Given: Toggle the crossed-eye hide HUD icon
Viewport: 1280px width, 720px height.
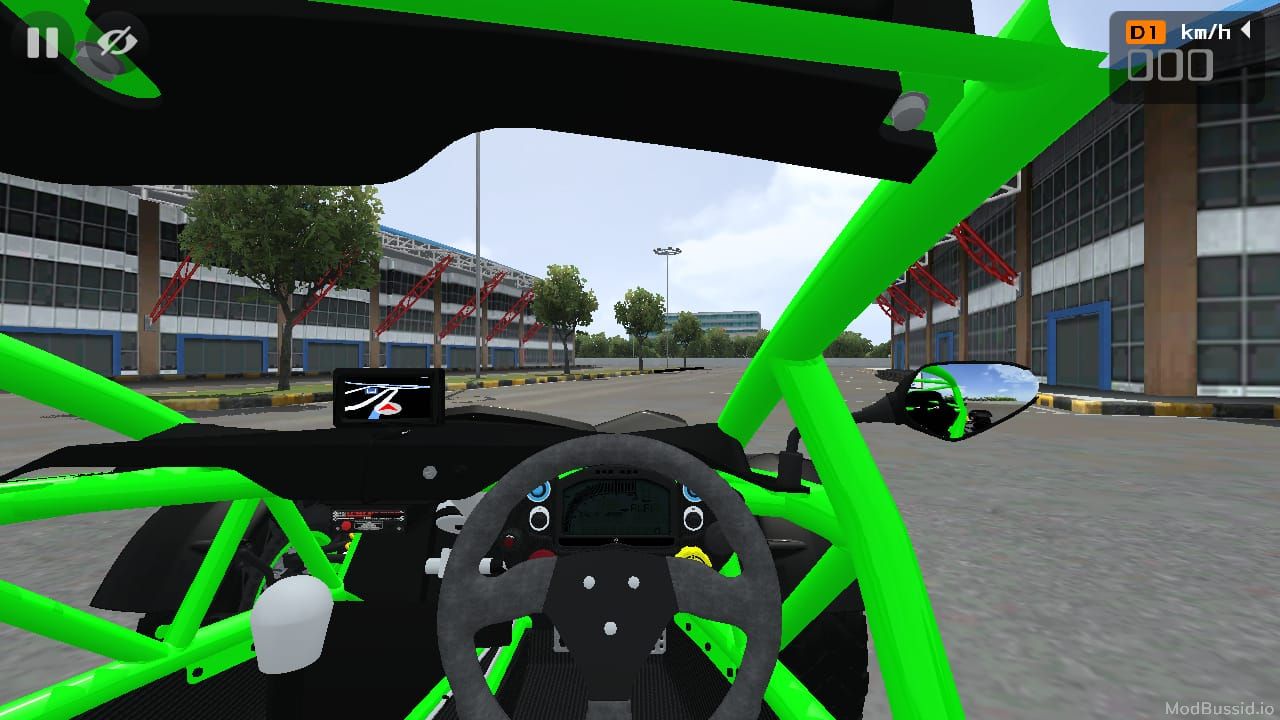Looking at the screenshot, I should point(116,42).
